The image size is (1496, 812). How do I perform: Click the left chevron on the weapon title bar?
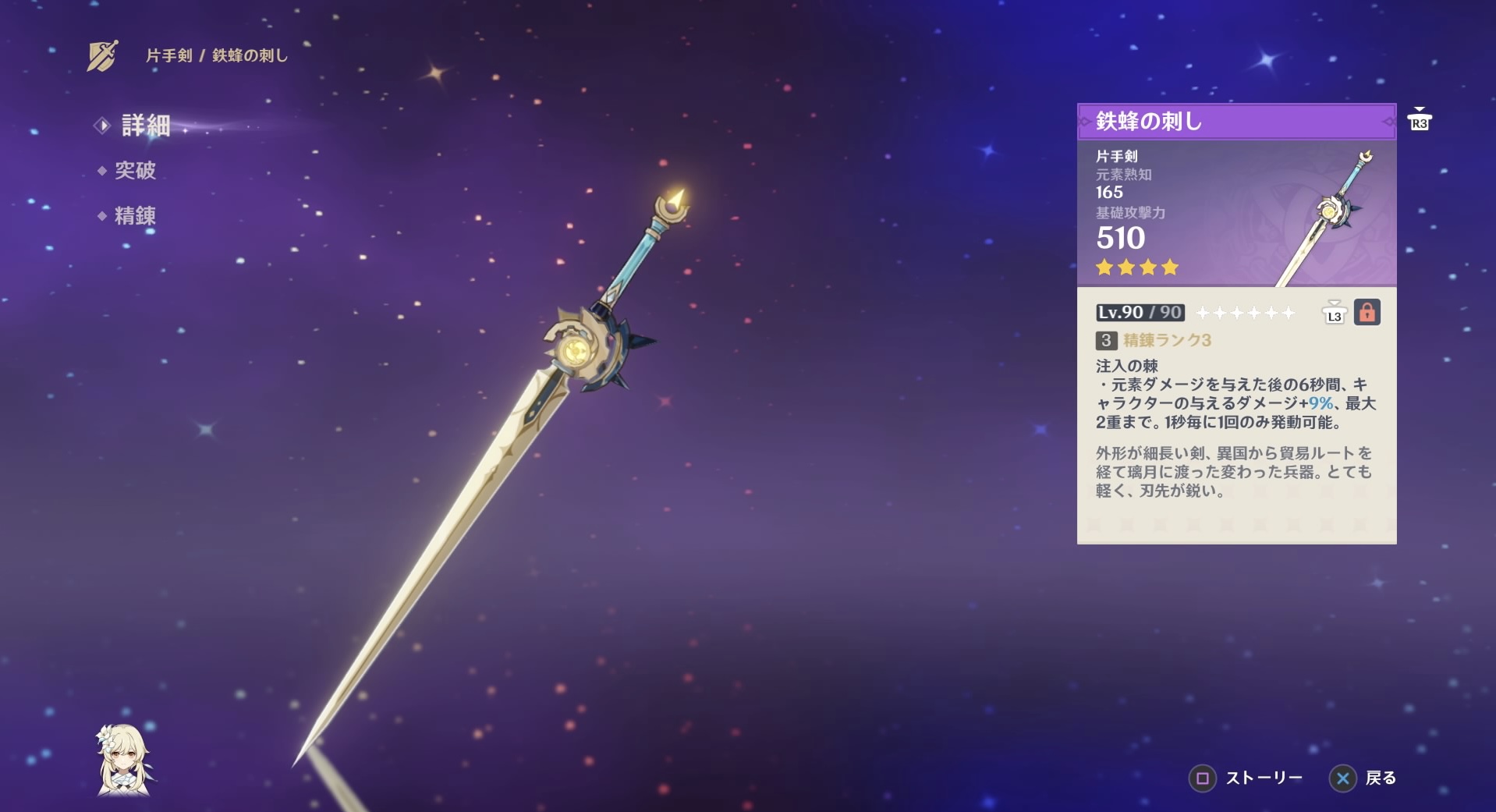(1086, 122)
